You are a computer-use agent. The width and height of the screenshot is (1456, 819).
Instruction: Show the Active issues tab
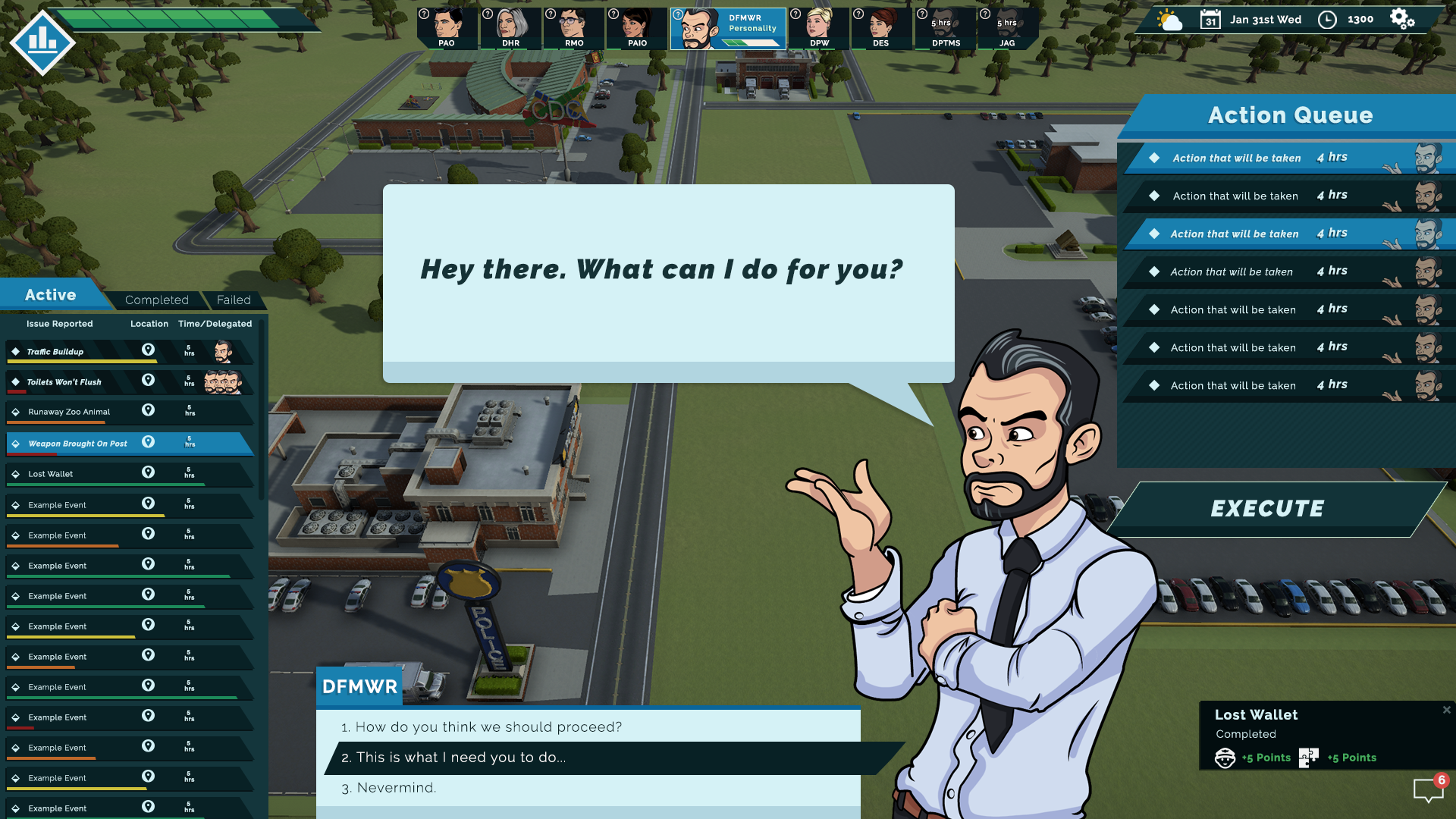tap(50, 295)
